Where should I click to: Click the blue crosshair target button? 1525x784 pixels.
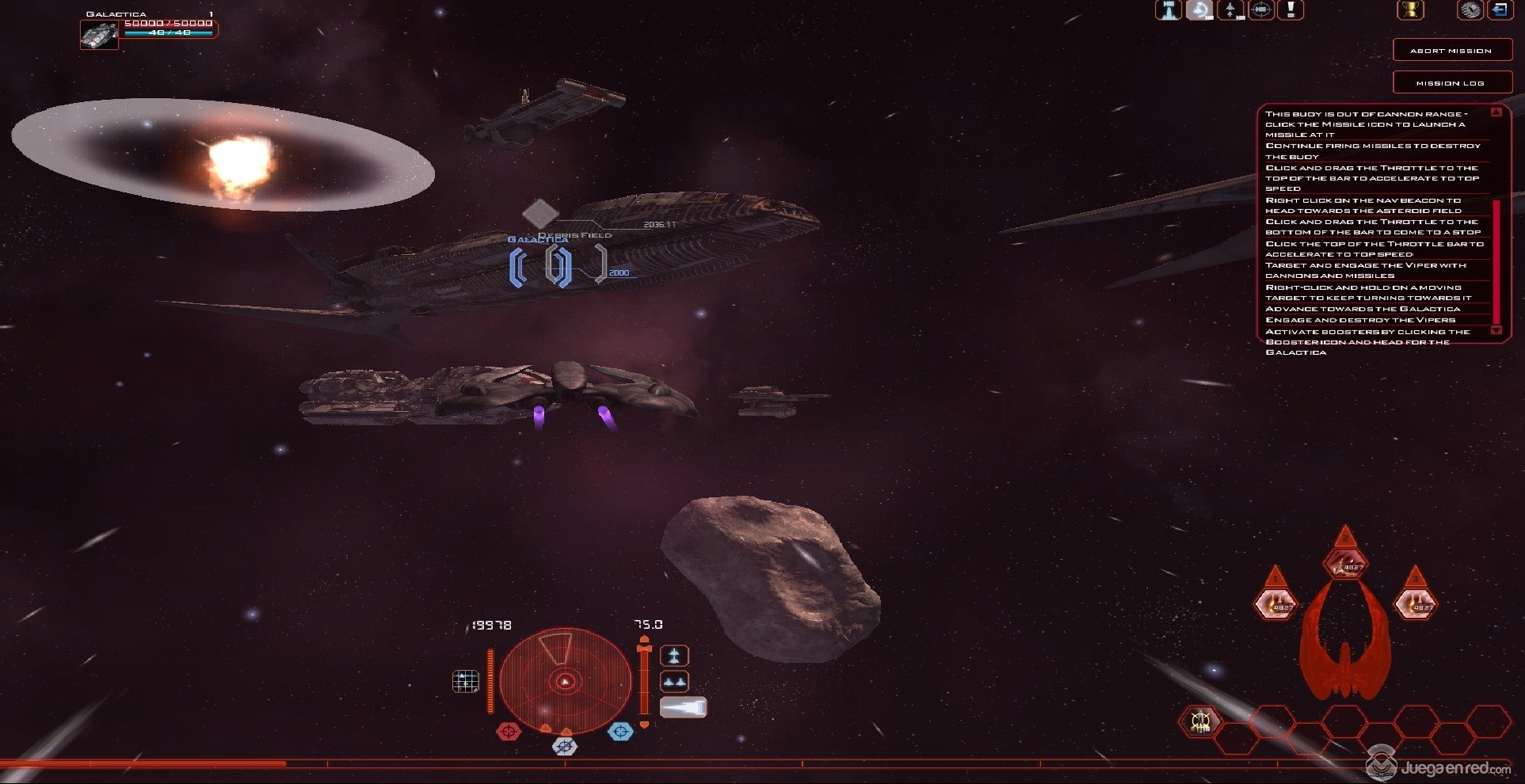[620, 732]
